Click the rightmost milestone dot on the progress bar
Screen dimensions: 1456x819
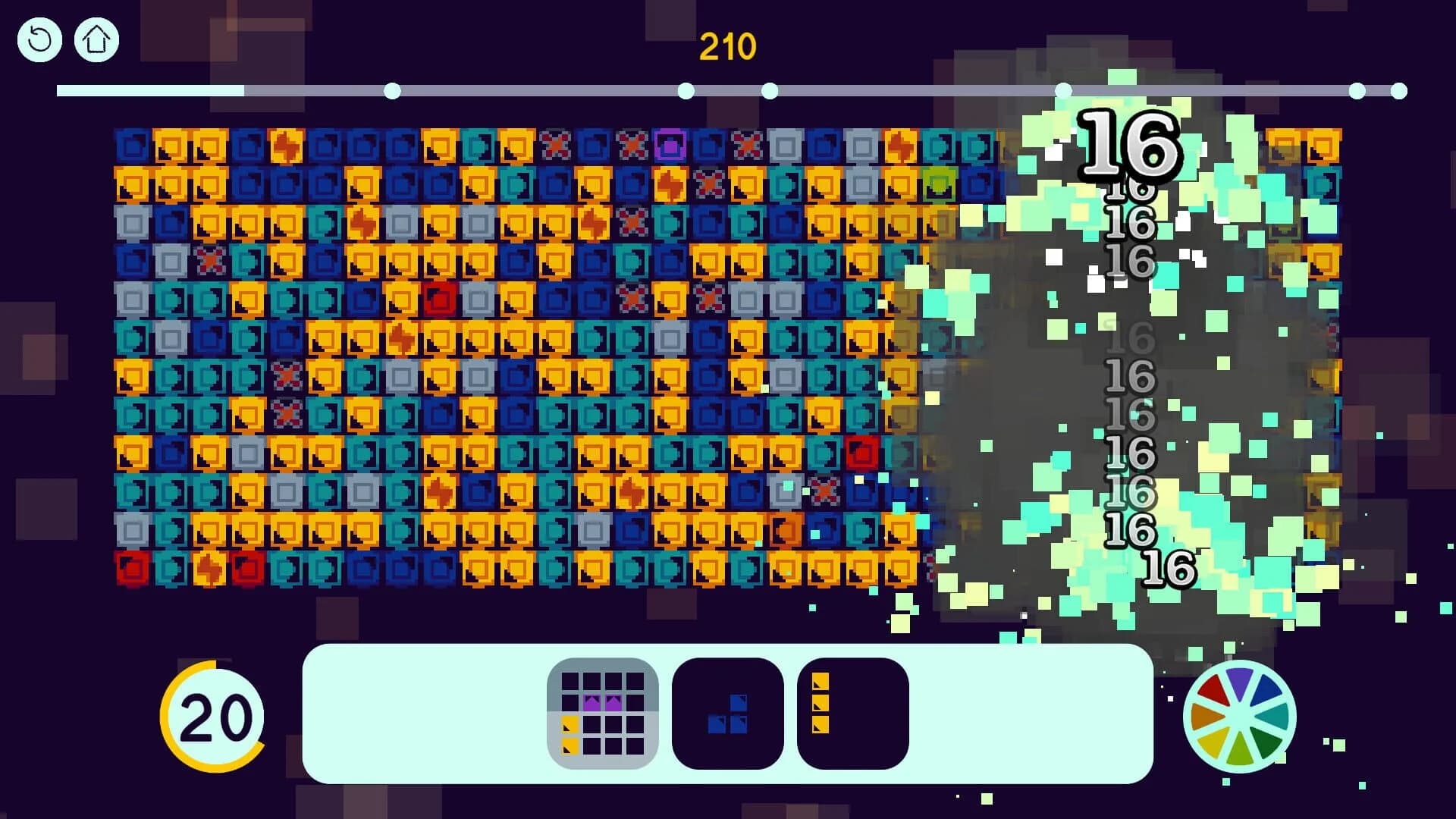tap(1398, 91)
